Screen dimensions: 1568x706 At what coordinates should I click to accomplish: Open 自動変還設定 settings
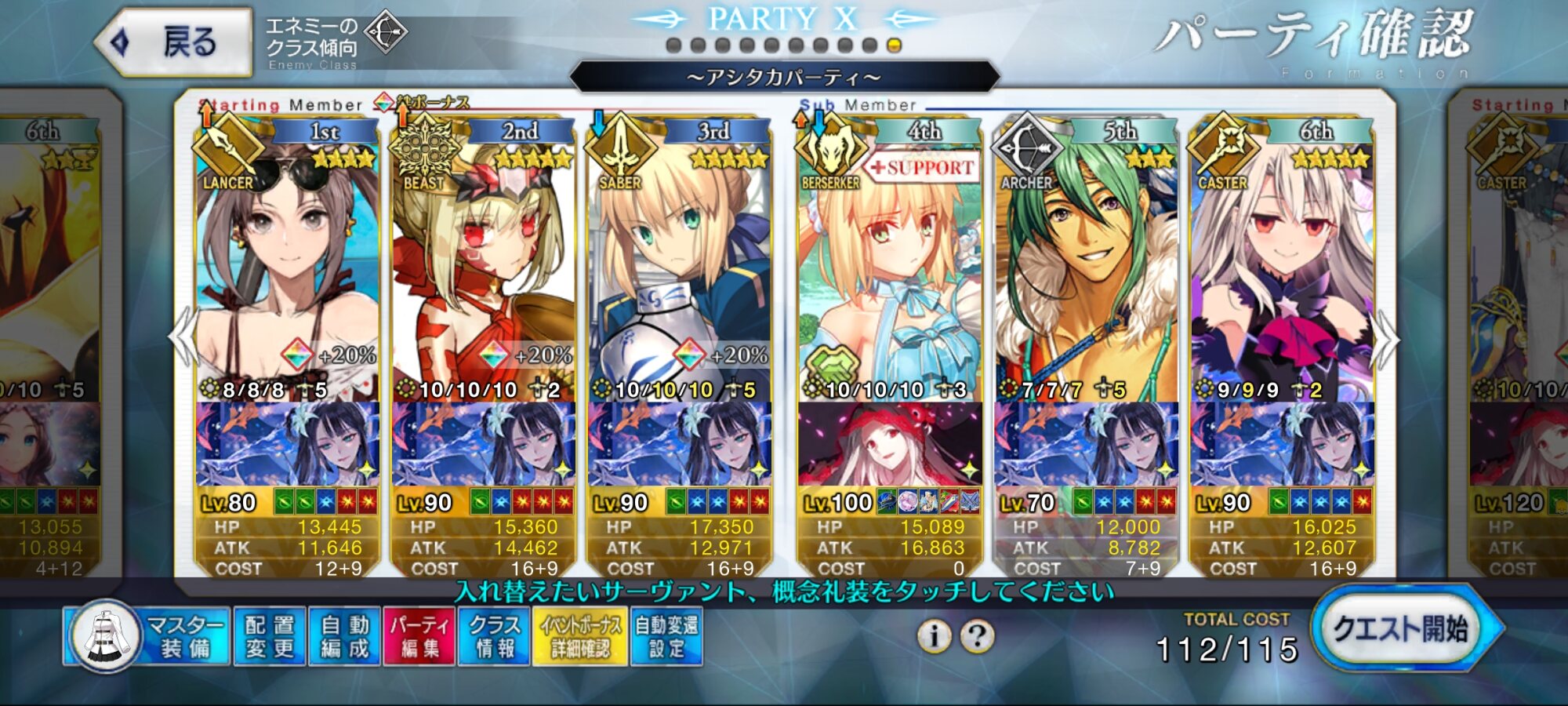(x=666, y=636)
